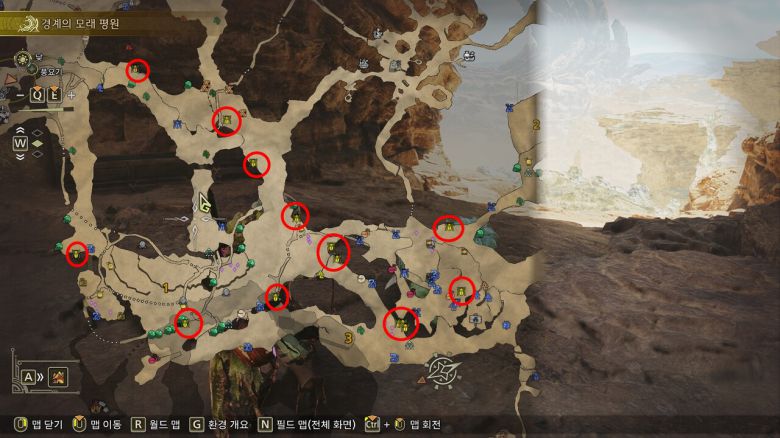780x438 pixels.
Task: Zoom out the map with the minus button
Action: pyautogui.click(x=20, y=96)
